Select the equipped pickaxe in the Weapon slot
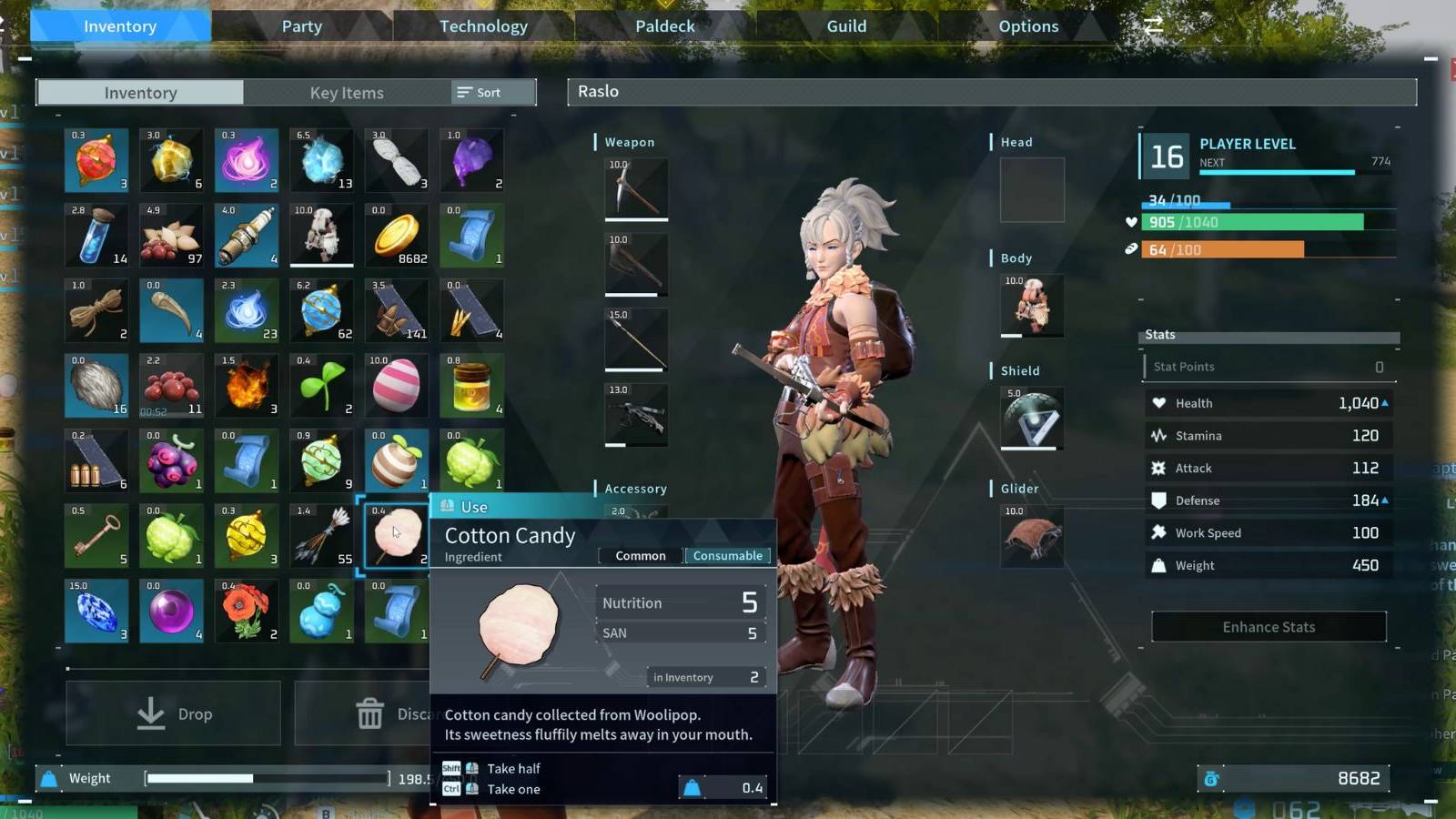Screen dimensions: 1456x819 [635, 189]
